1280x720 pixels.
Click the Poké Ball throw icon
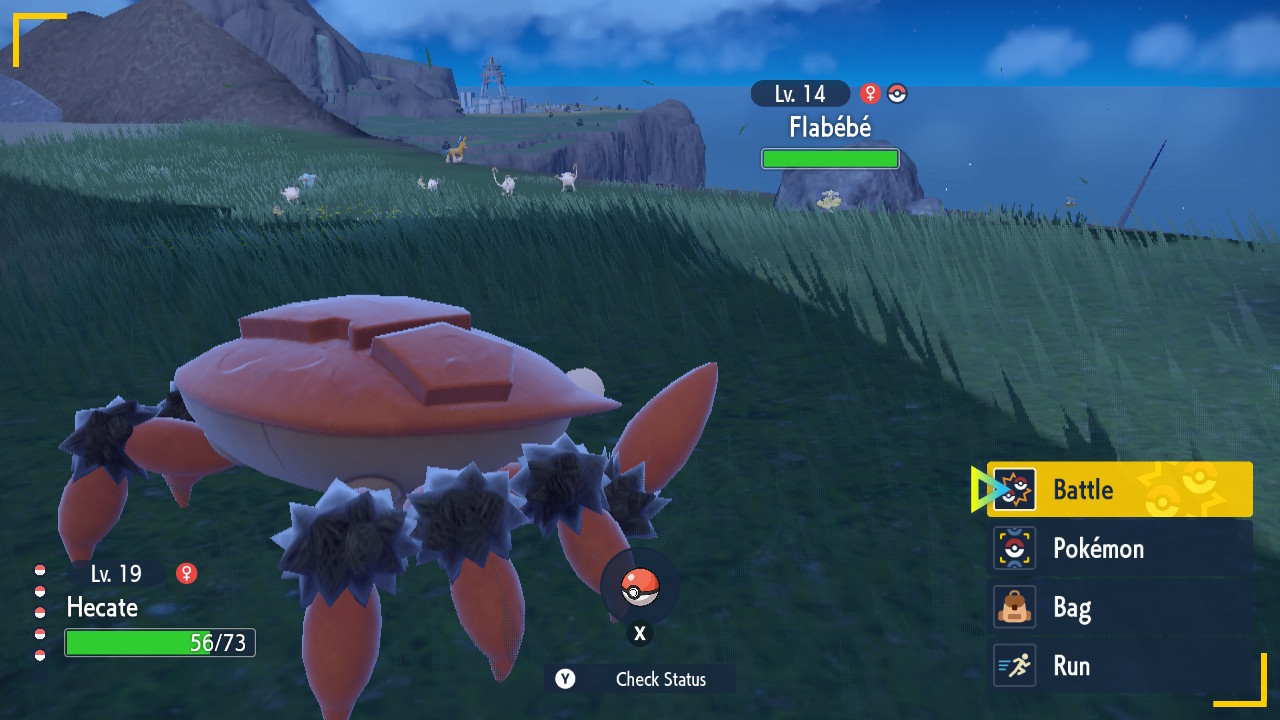pos(640,587)
